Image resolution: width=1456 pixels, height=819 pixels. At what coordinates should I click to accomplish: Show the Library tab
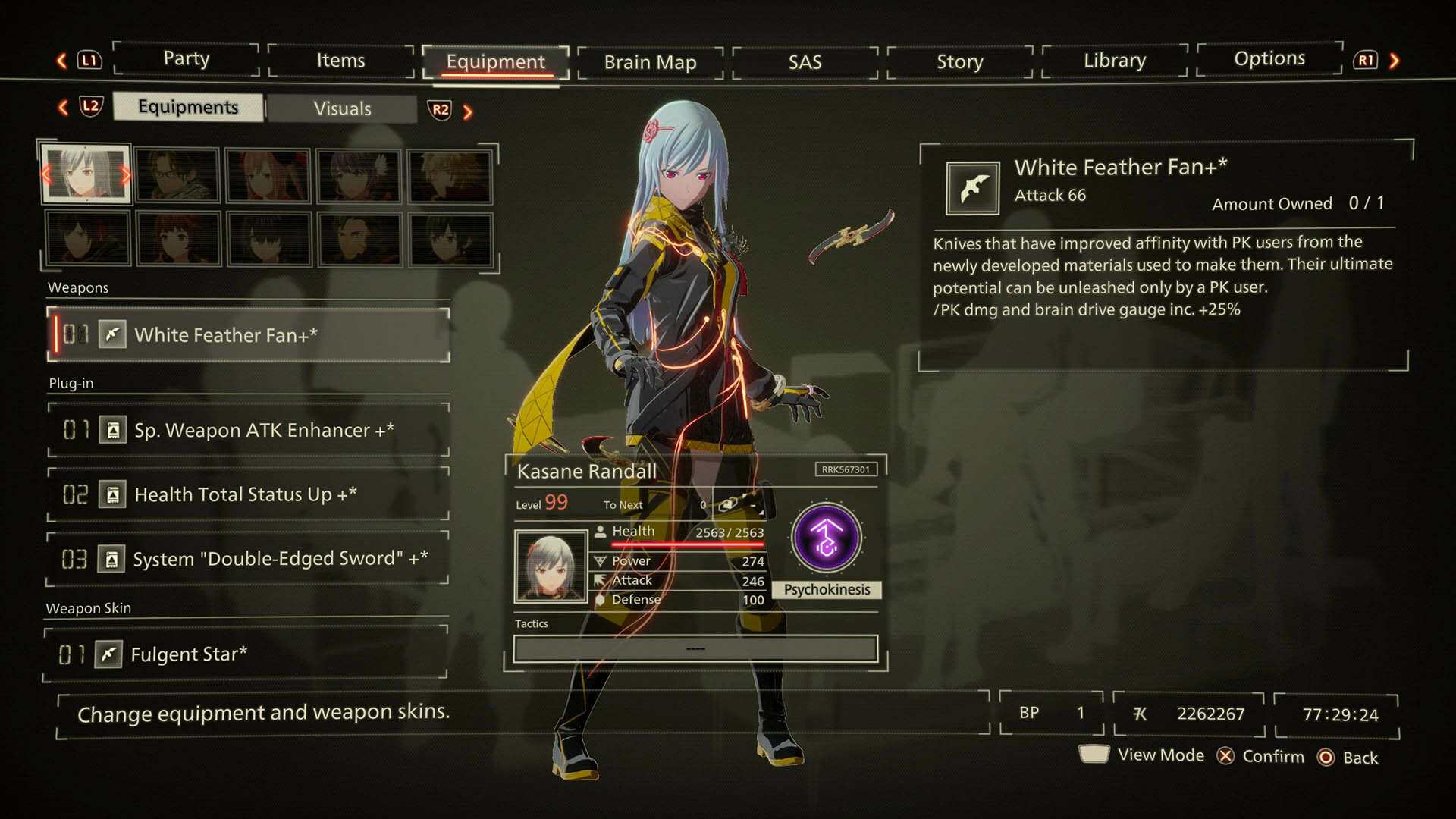[1114, 61]
